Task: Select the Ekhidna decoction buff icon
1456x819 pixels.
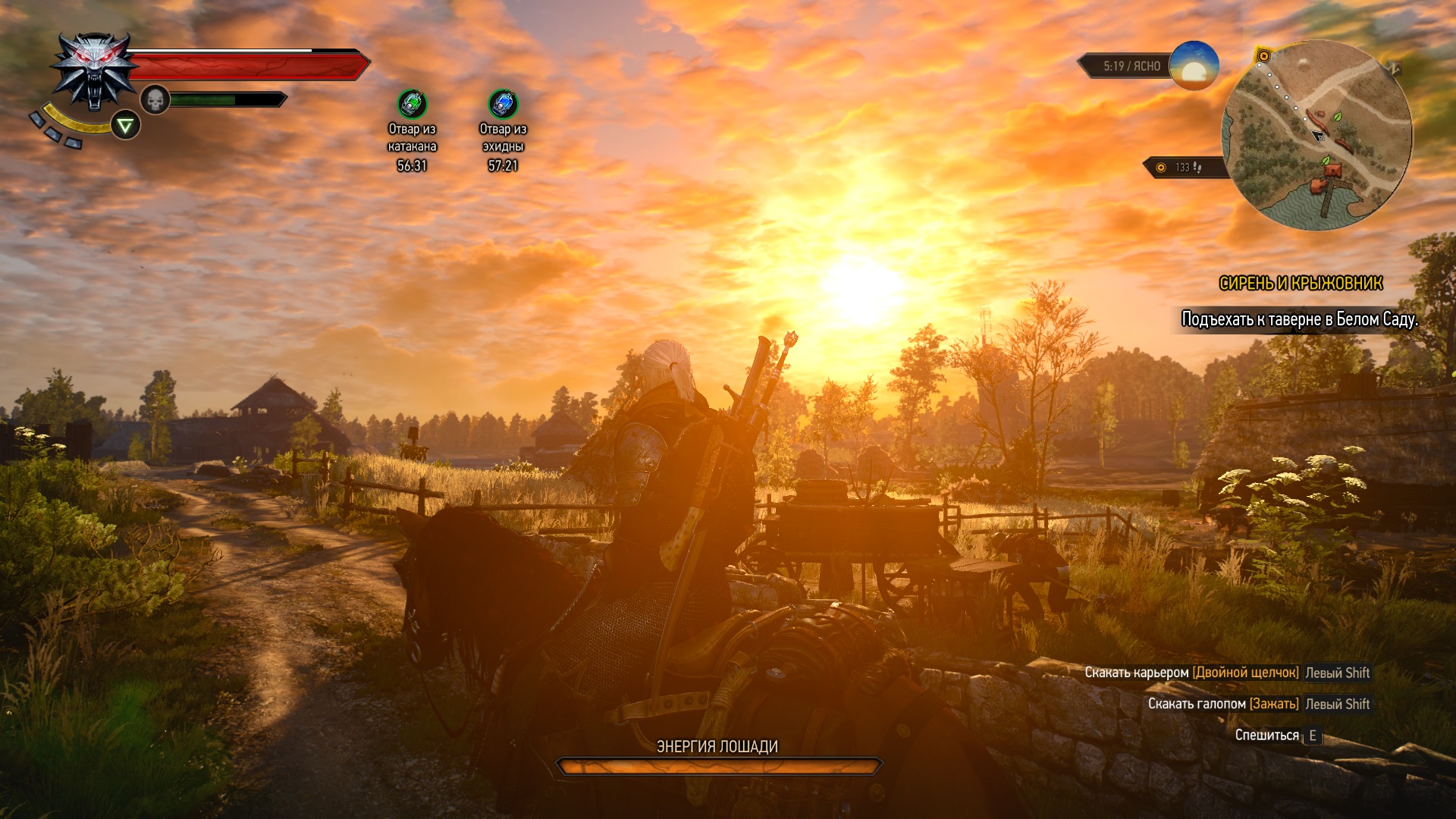Action: pyautogui.click(x=503, y=104)
